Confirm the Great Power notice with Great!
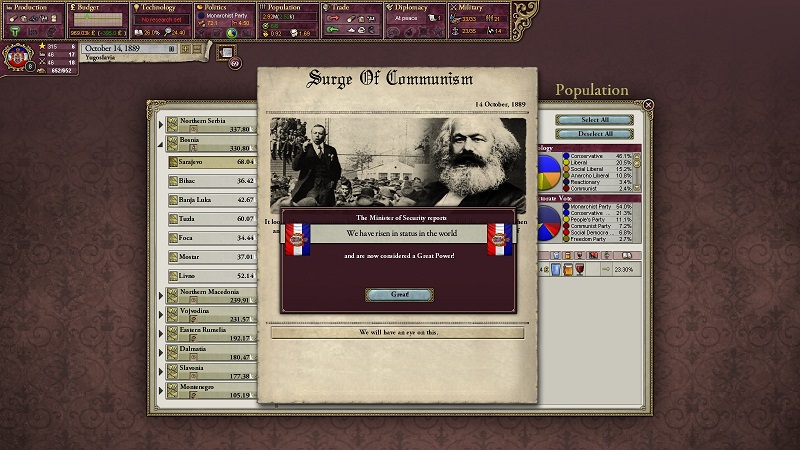800x450 pixels. (399, 295)
